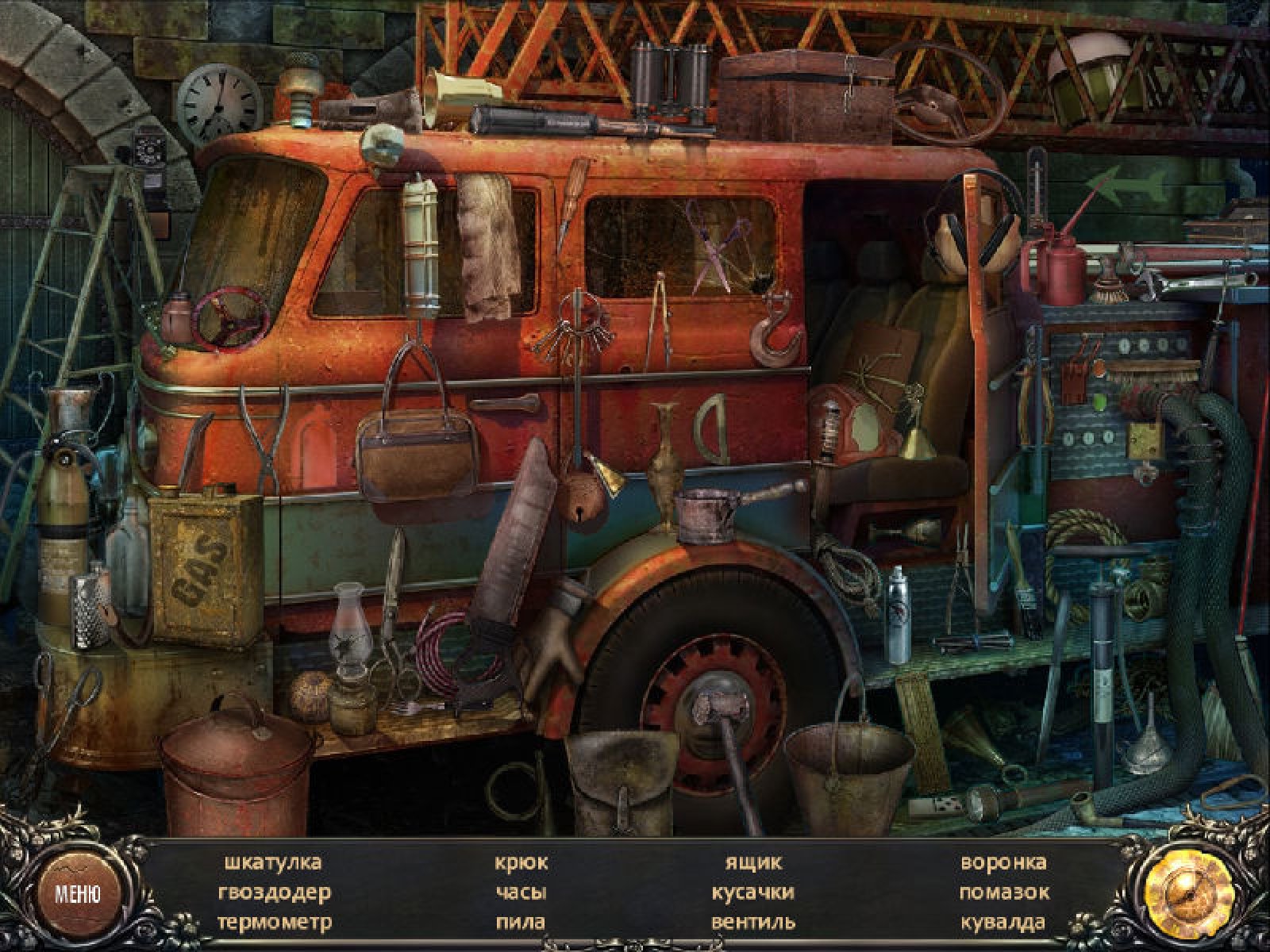Open the МЕНЮ button
Viewport: 1270px width, 952px height.
click(77, 894)
